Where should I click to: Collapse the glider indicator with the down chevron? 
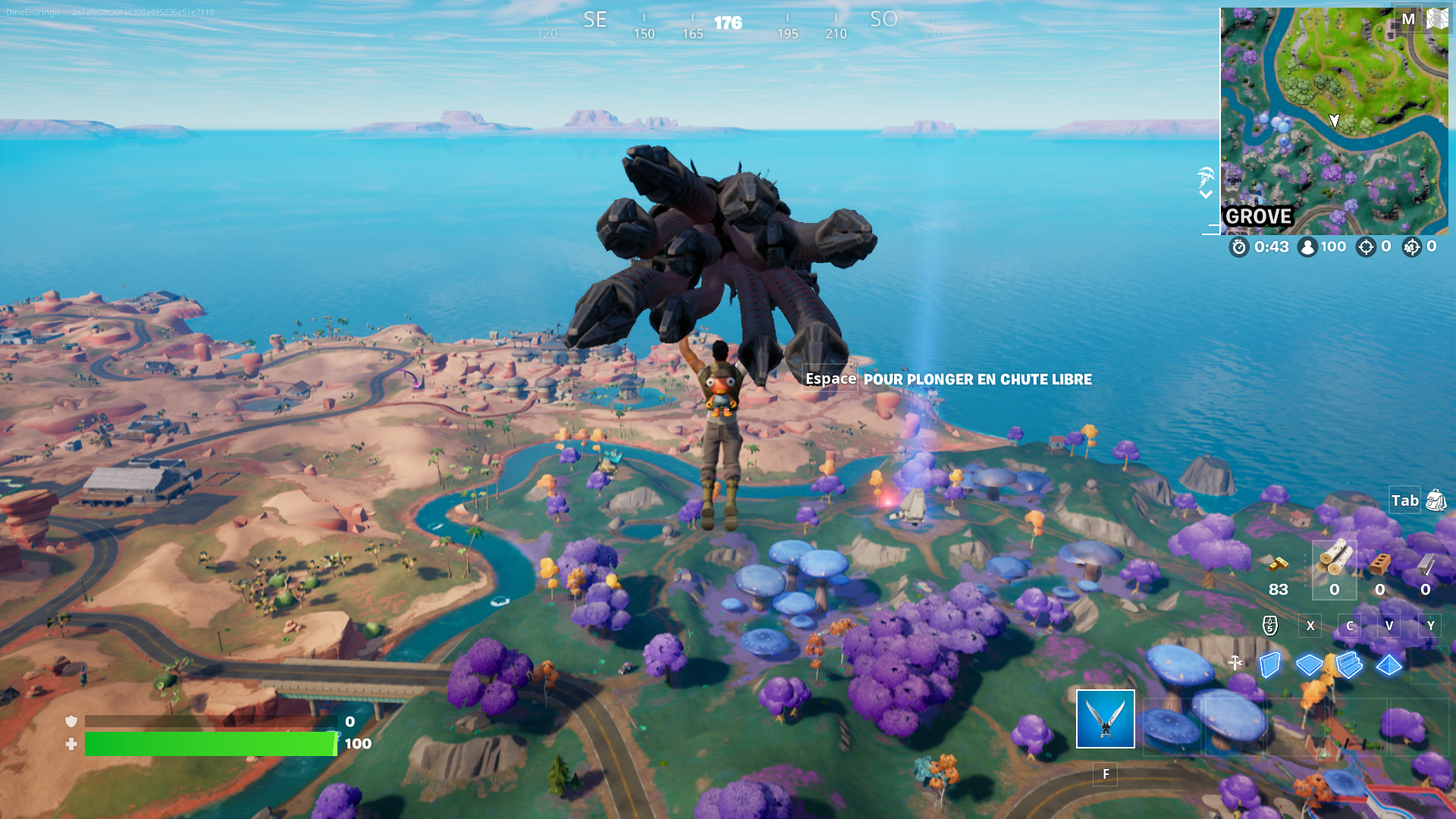[1205, 194]
